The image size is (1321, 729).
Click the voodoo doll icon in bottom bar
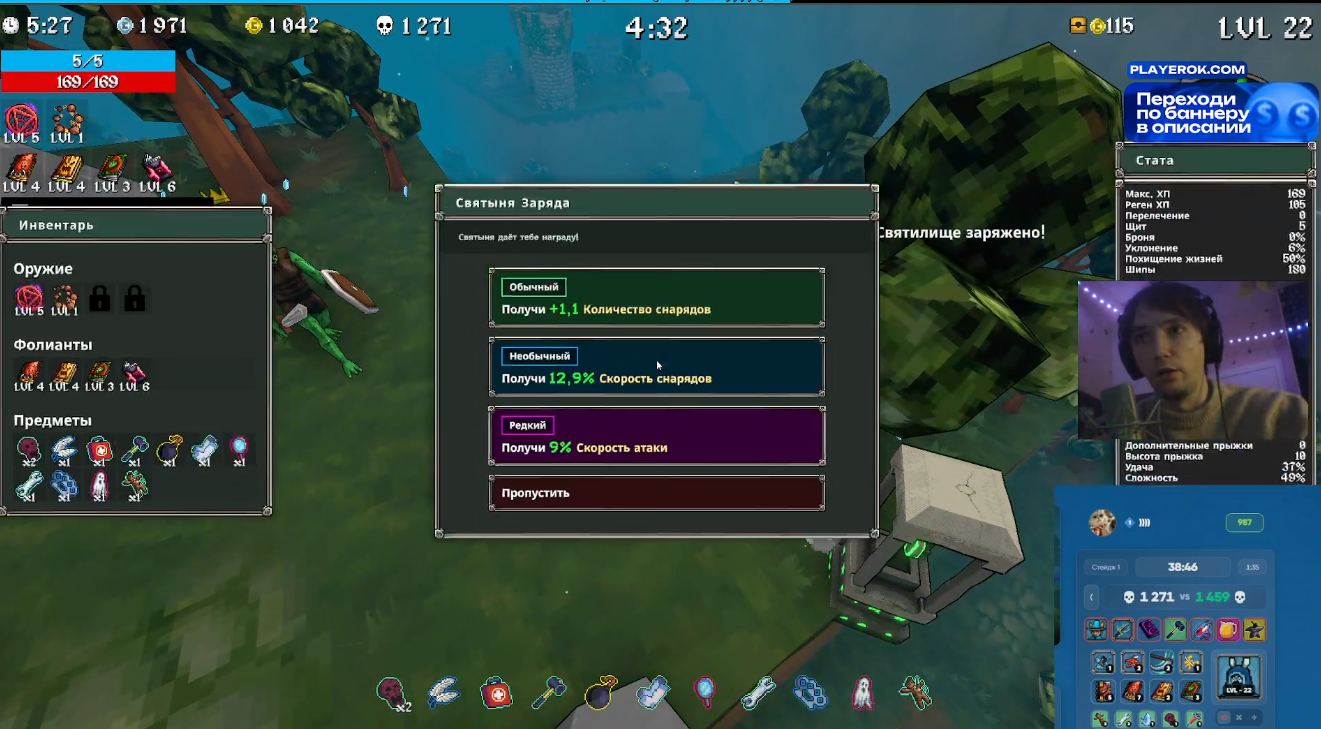914,692
